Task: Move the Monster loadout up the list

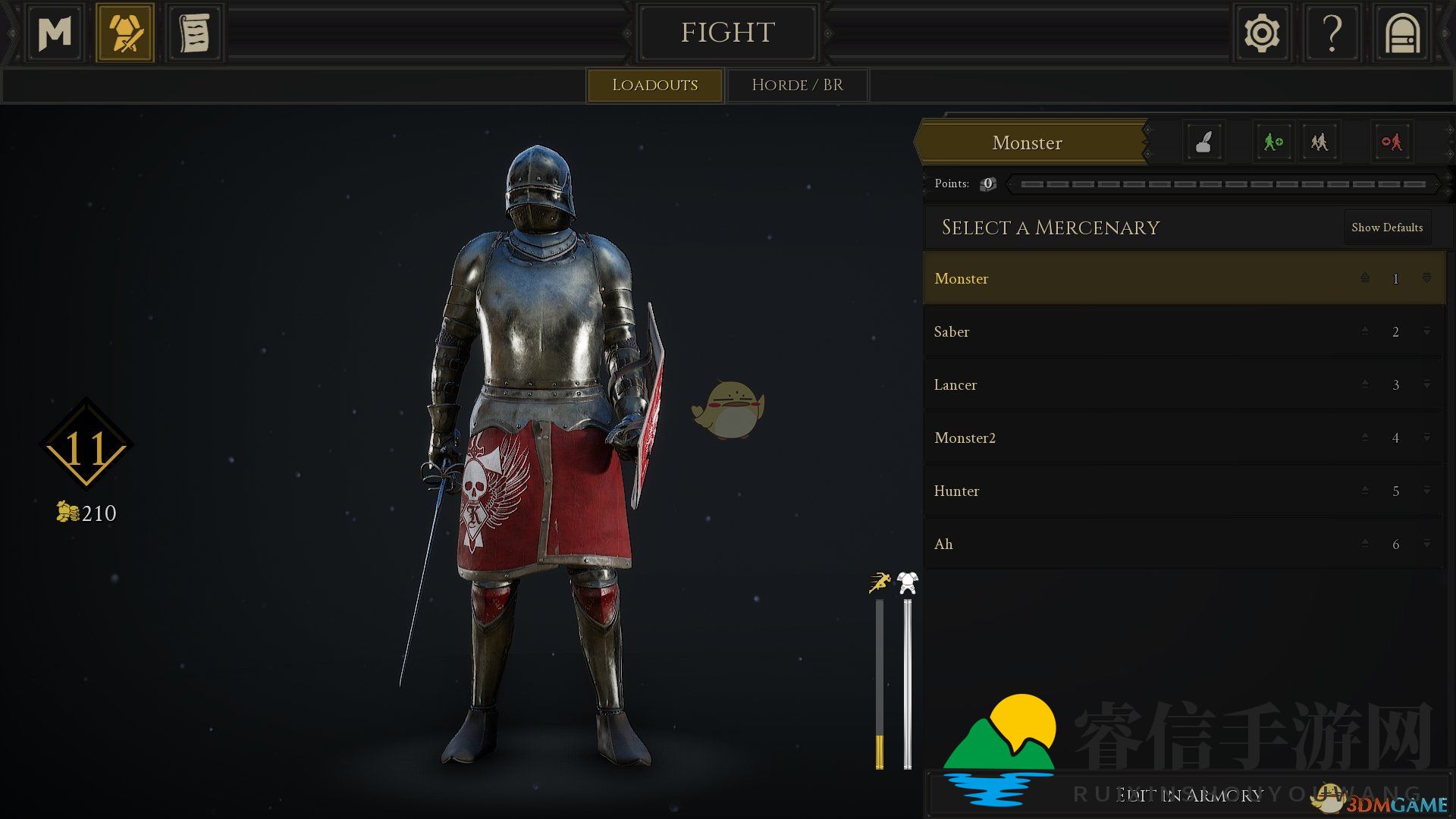Action: pos(1364,278)
